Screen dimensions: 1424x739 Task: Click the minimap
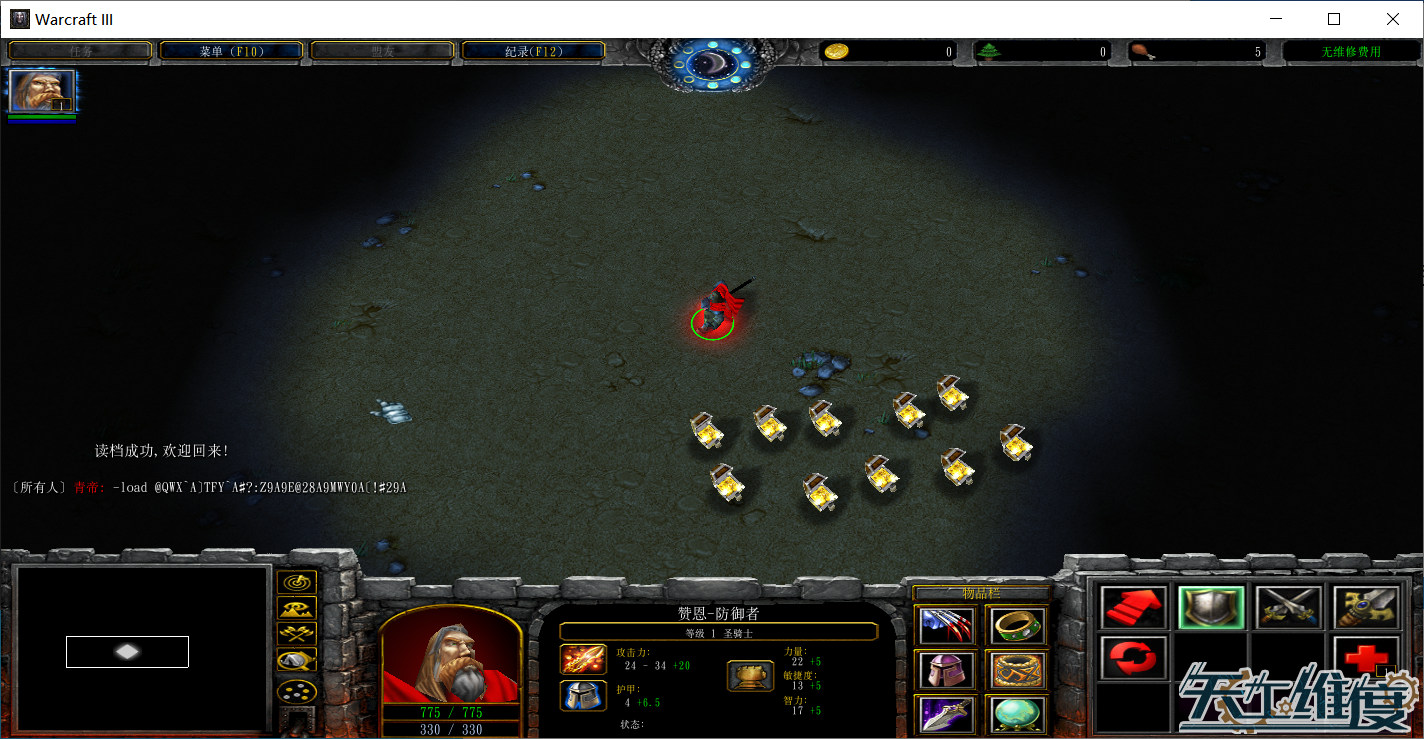coord(143,648)
